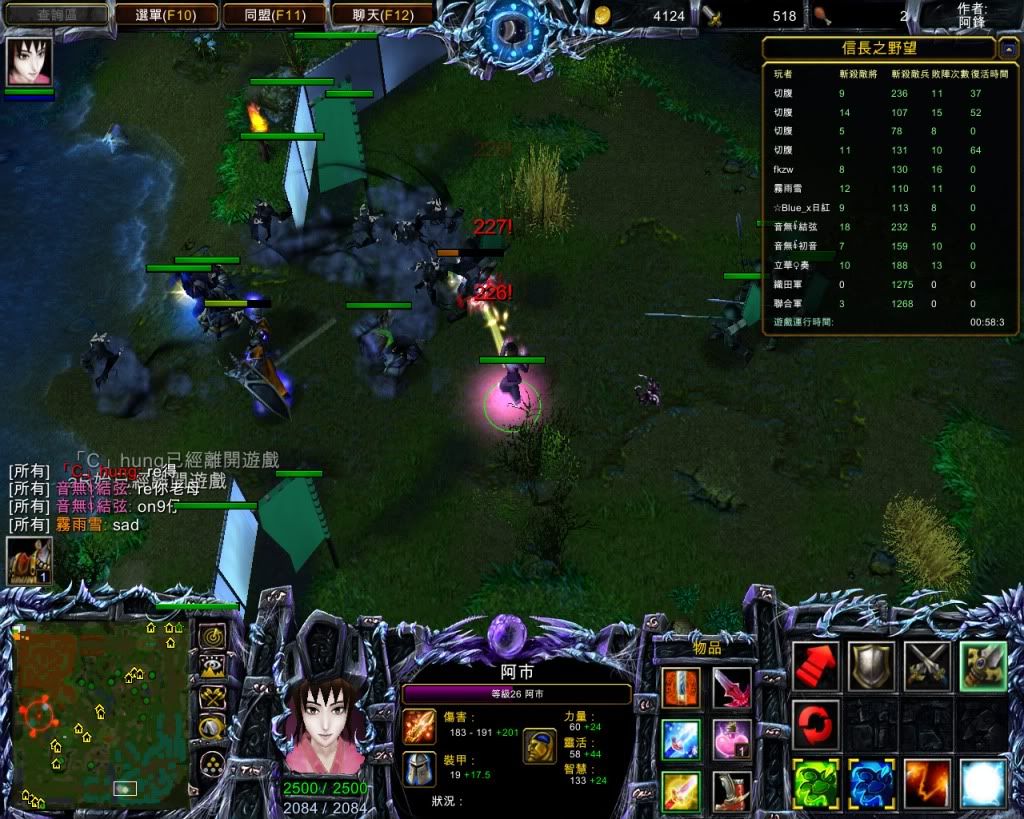Toggle minimap ally color mode button

click(x=211, y=697)
